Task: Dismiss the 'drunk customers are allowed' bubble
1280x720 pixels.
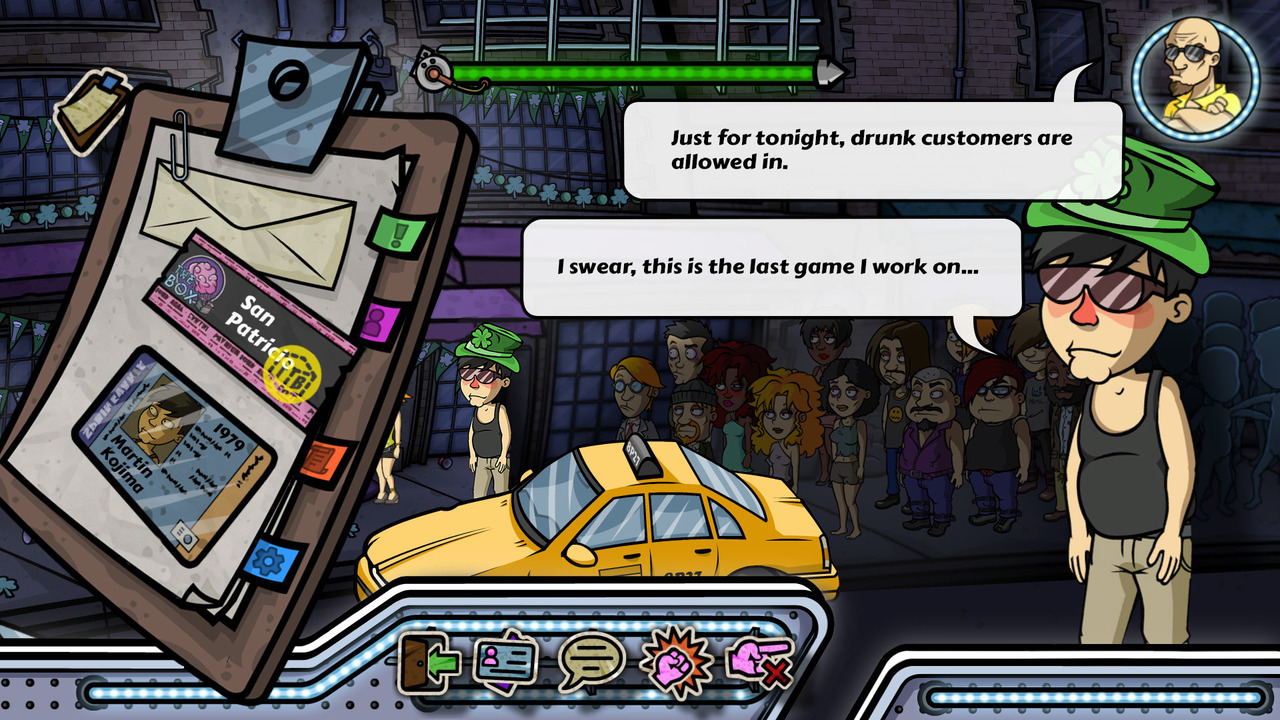Action: 865,145
